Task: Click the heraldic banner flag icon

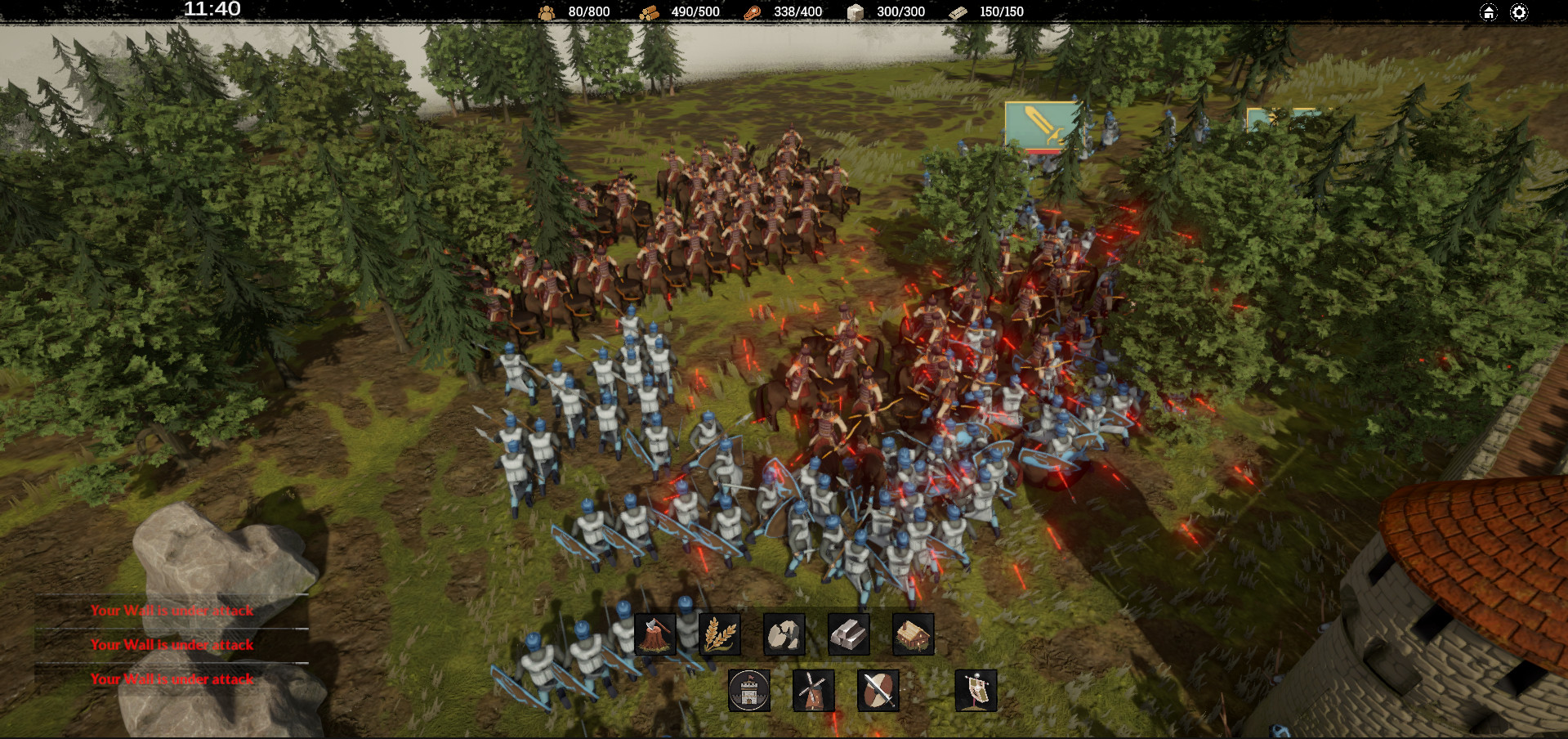Action: coord(976,691)
